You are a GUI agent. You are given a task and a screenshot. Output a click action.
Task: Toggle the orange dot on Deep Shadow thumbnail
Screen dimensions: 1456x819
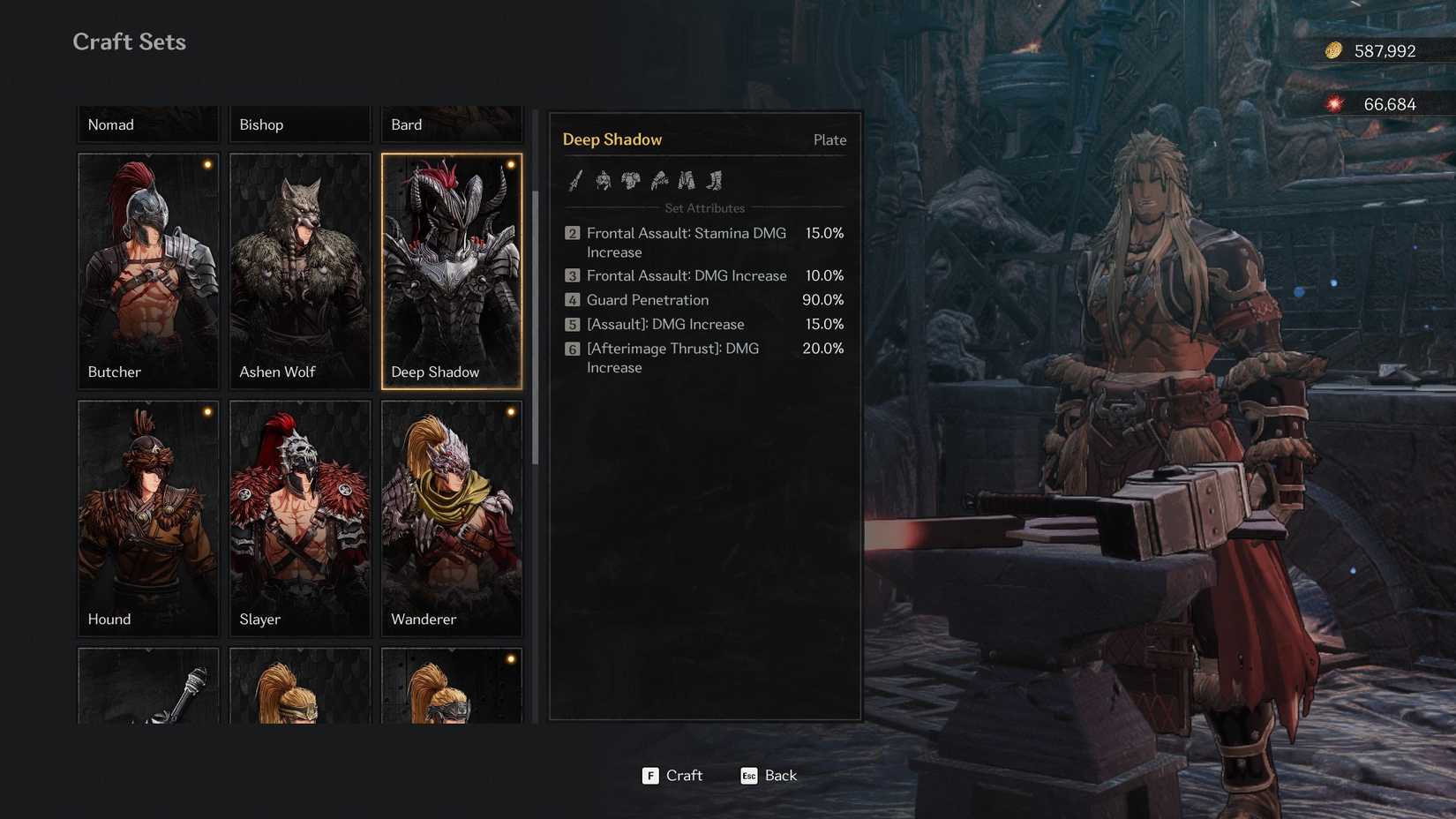tap(512, 164)
